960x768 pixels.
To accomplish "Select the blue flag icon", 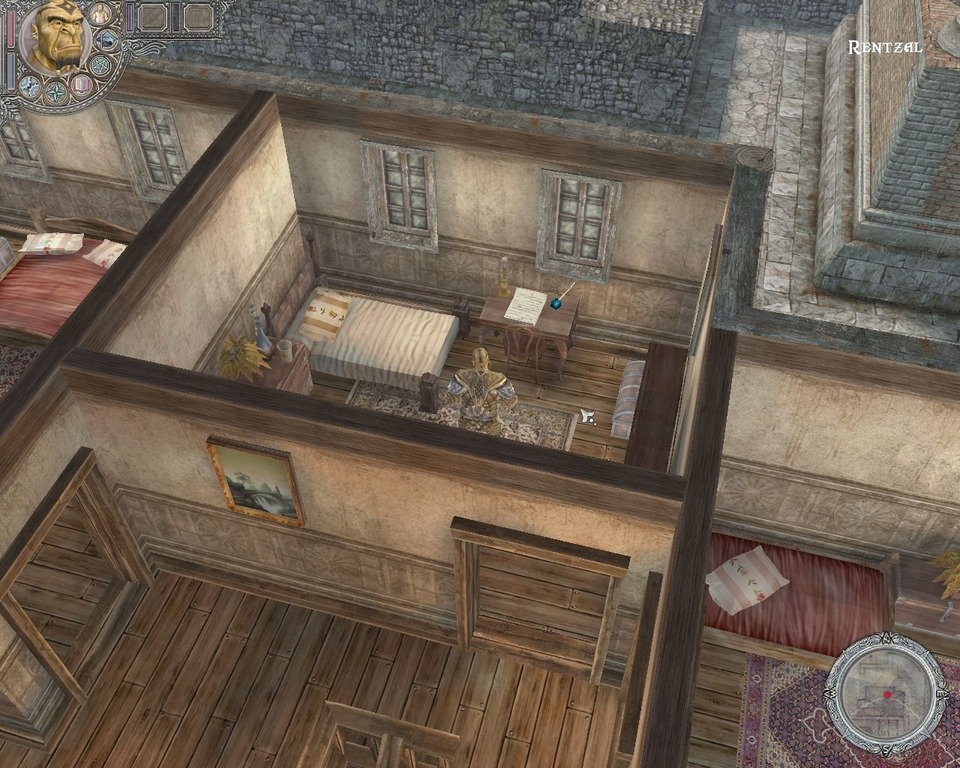I will click(x=107, y=40).
